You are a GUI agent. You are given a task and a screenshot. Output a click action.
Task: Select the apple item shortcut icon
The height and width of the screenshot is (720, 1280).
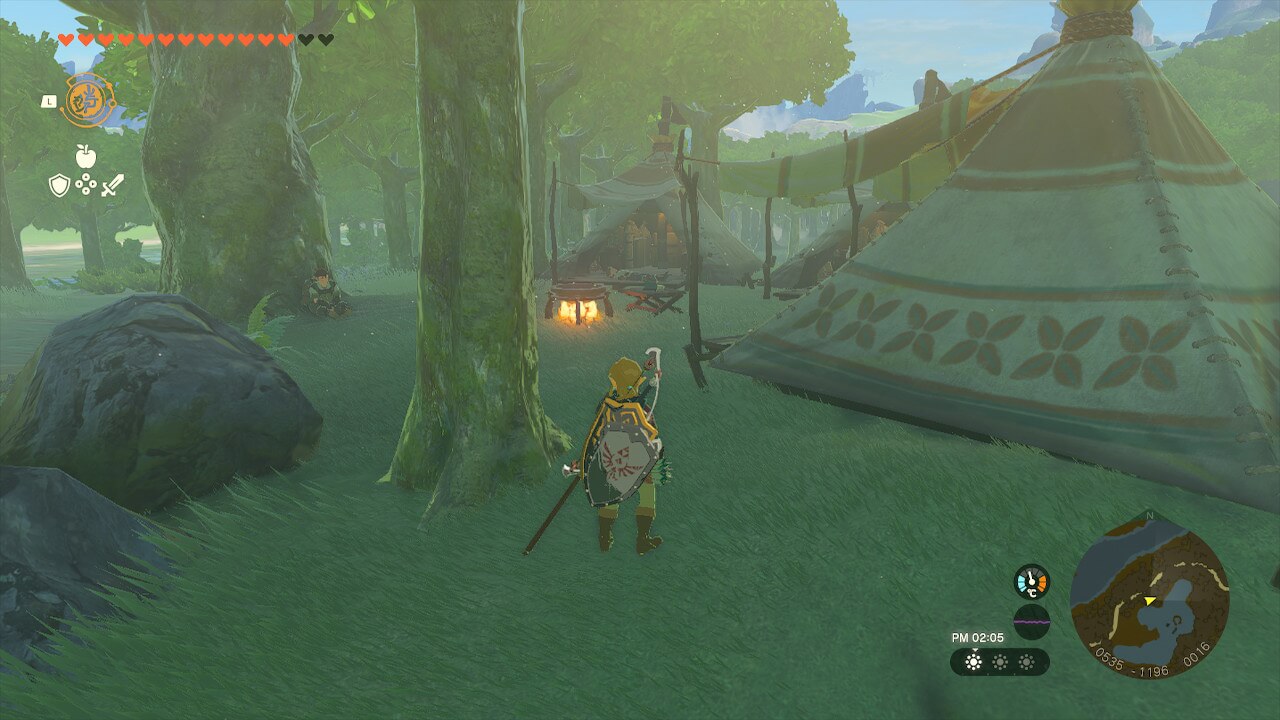point(85,156)
